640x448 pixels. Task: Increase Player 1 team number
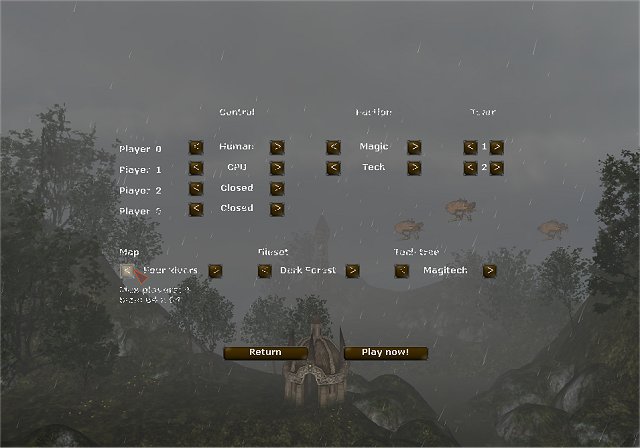pos(497,168)
